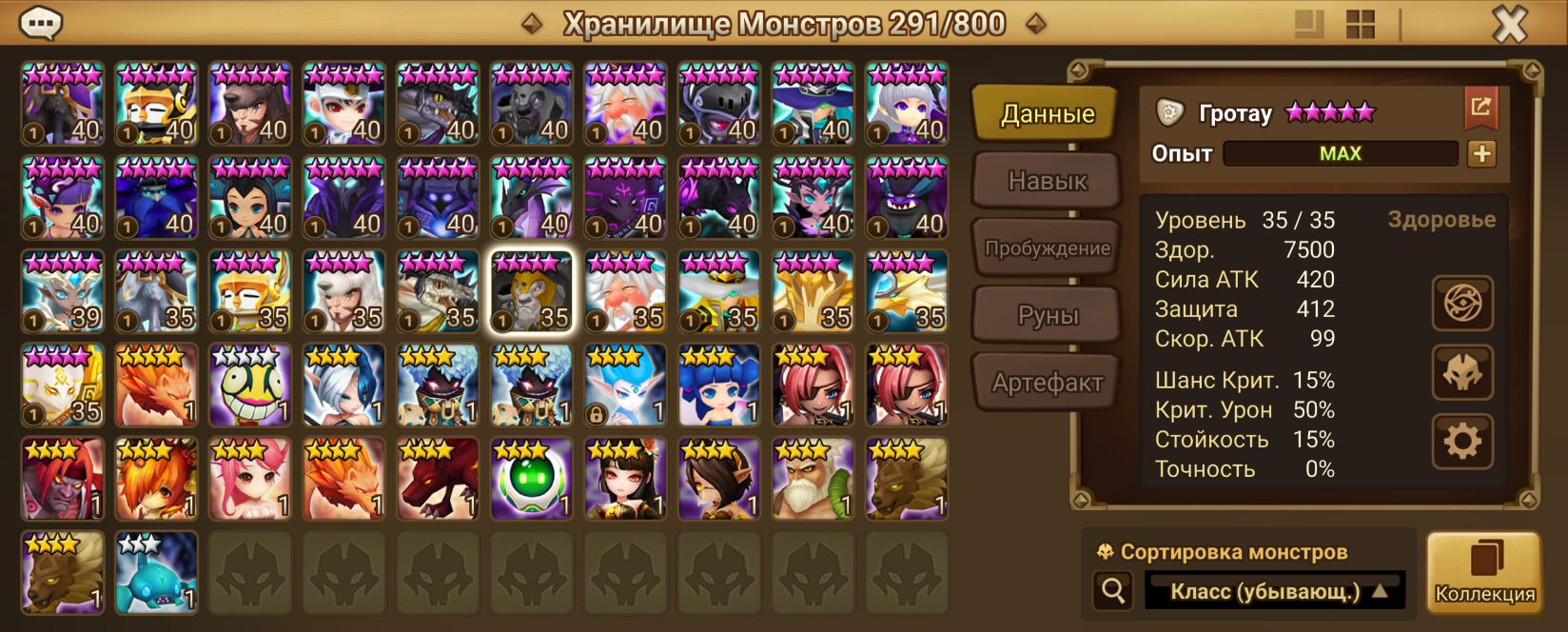Select the two-star blue fish monster
The image size is (1568, 632).
point(156,573)
